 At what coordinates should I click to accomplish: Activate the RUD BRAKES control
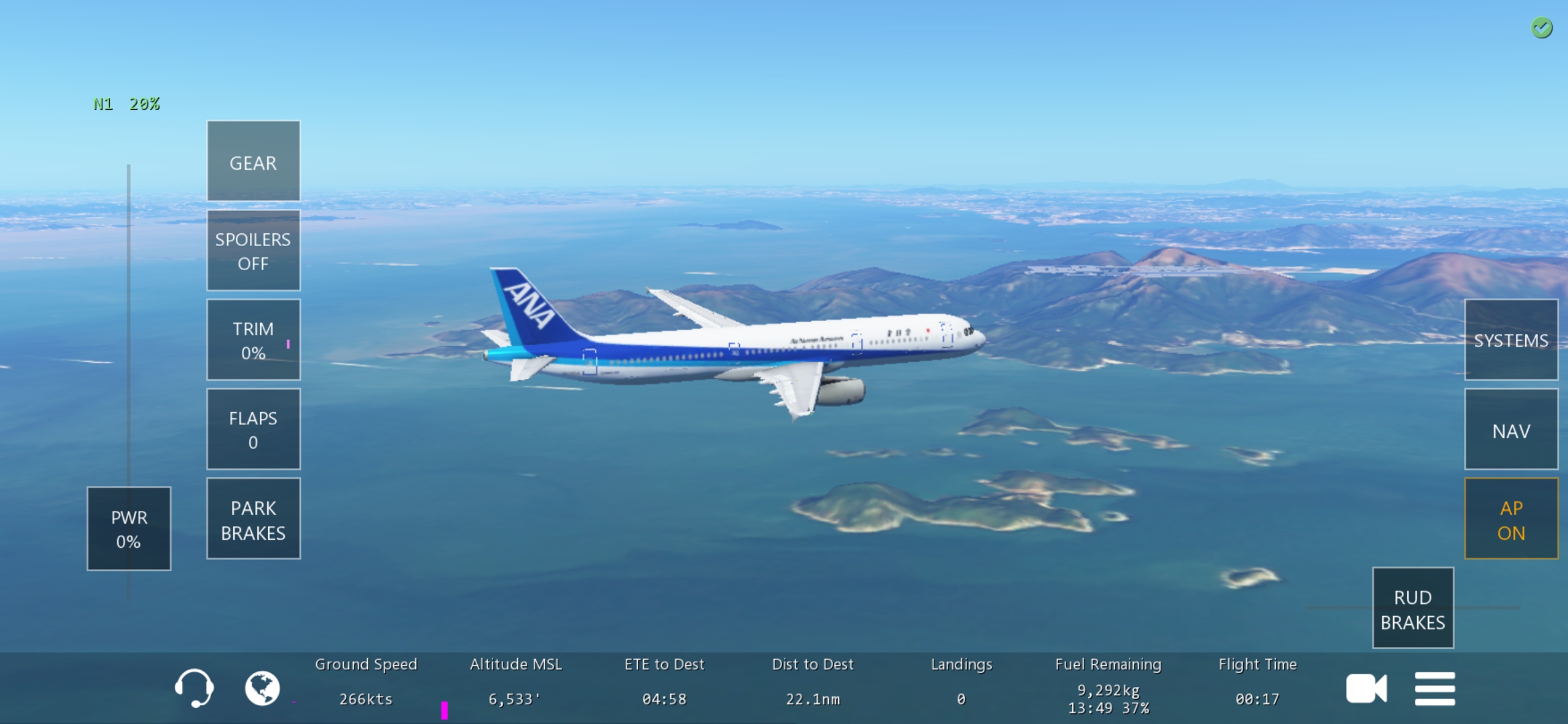coord(1413,609)
